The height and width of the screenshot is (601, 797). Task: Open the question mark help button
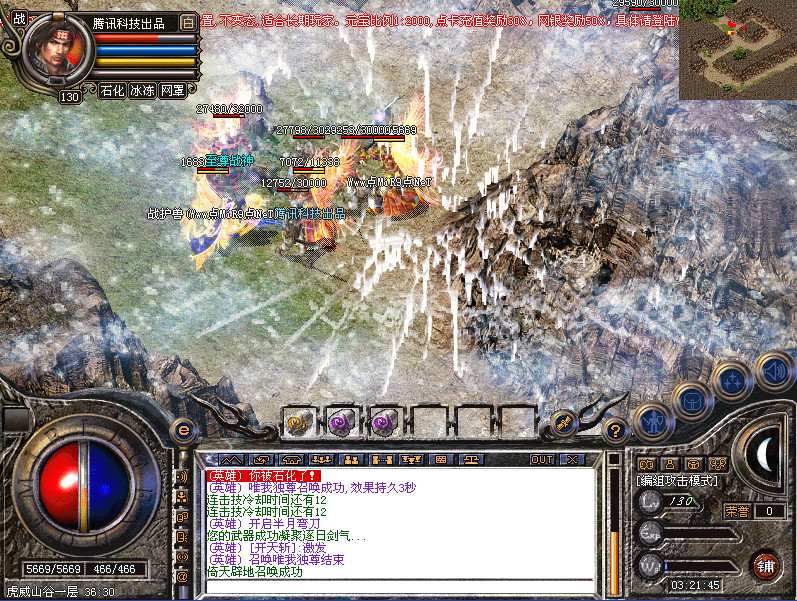click(x=616, y=430)
